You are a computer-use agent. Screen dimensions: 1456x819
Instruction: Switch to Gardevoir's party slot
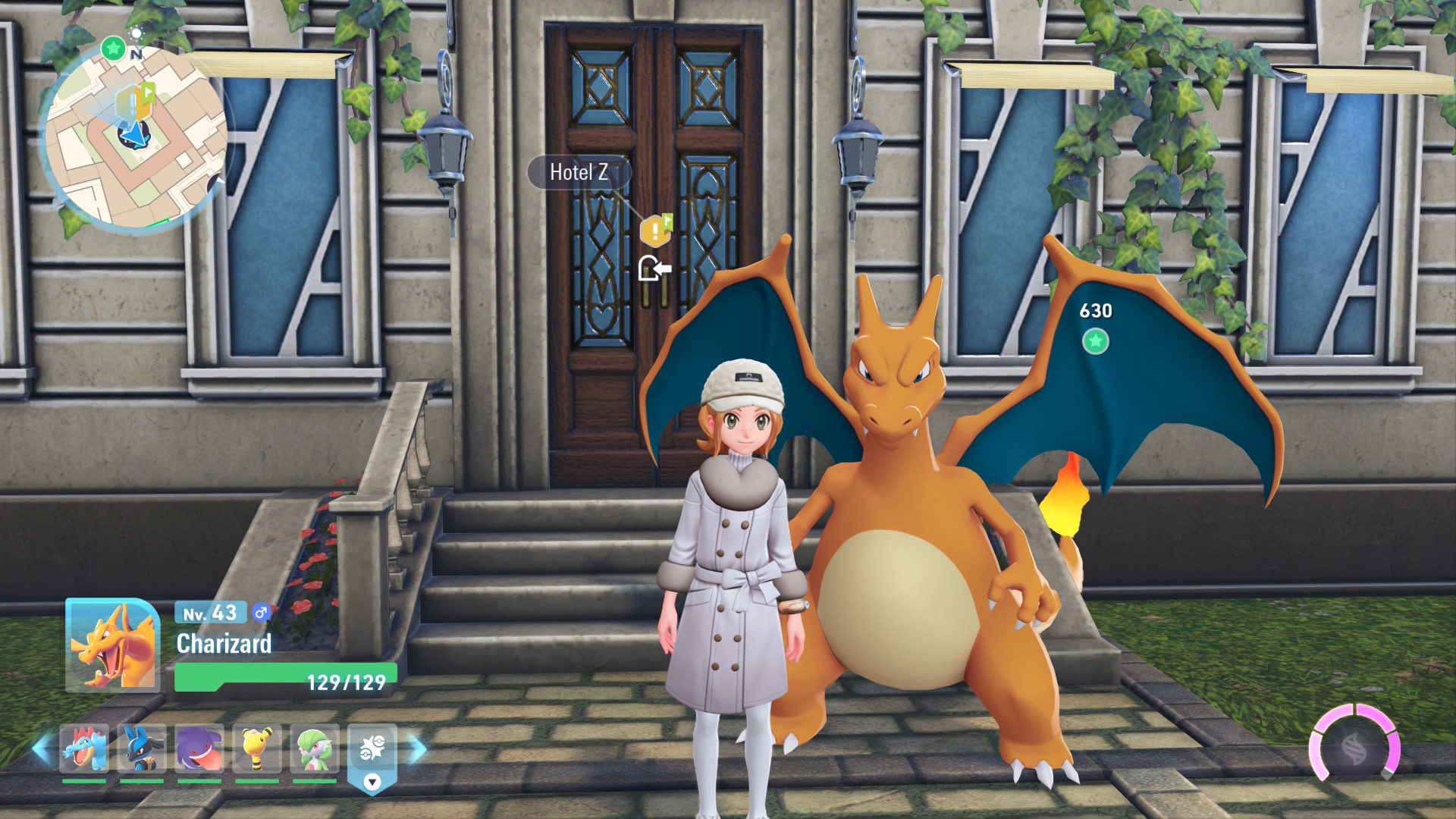point(315,748)
